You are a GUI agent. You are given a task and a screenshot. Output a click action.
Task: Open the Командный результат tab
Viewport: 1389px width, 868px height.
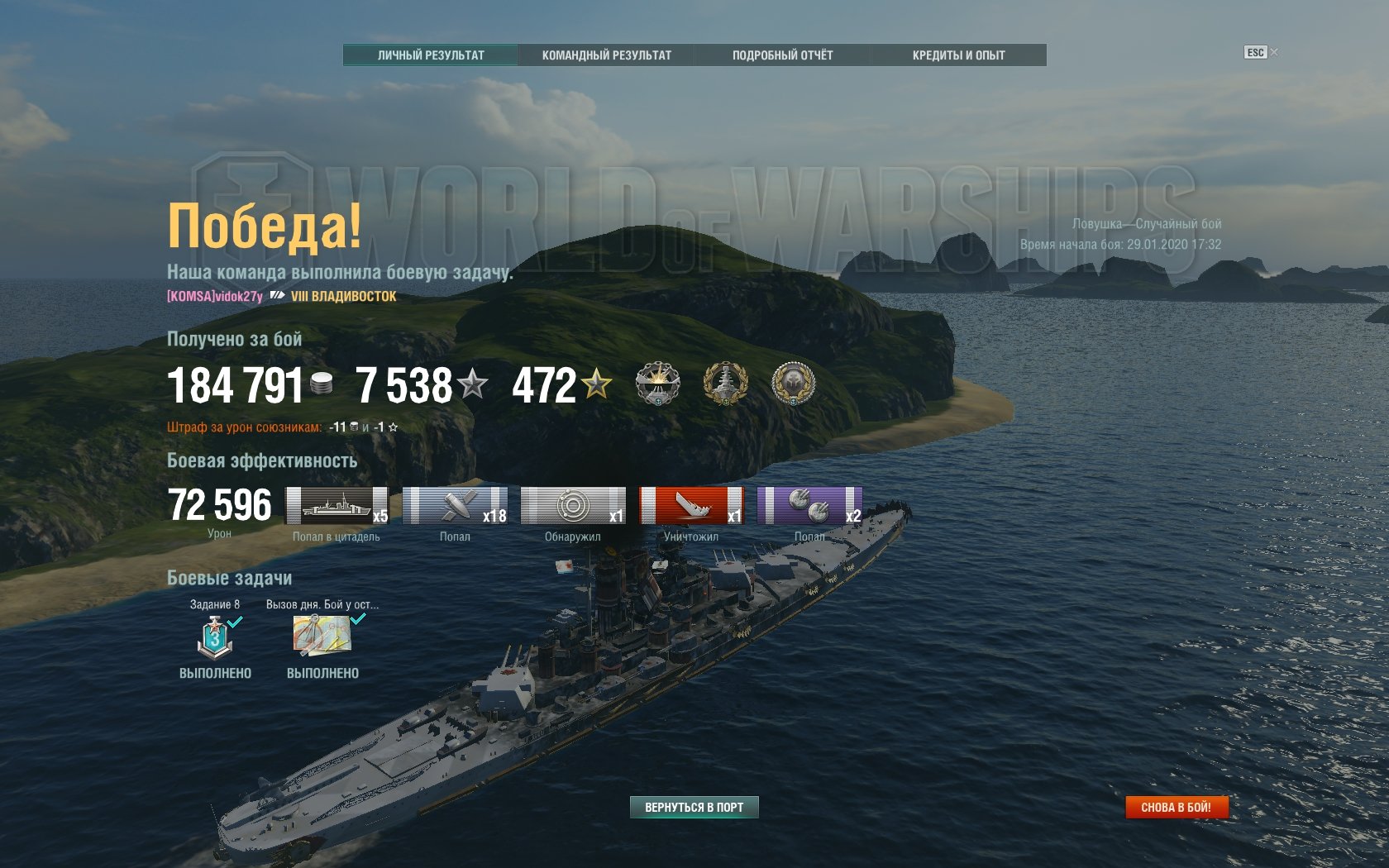[x=606, y=55]
